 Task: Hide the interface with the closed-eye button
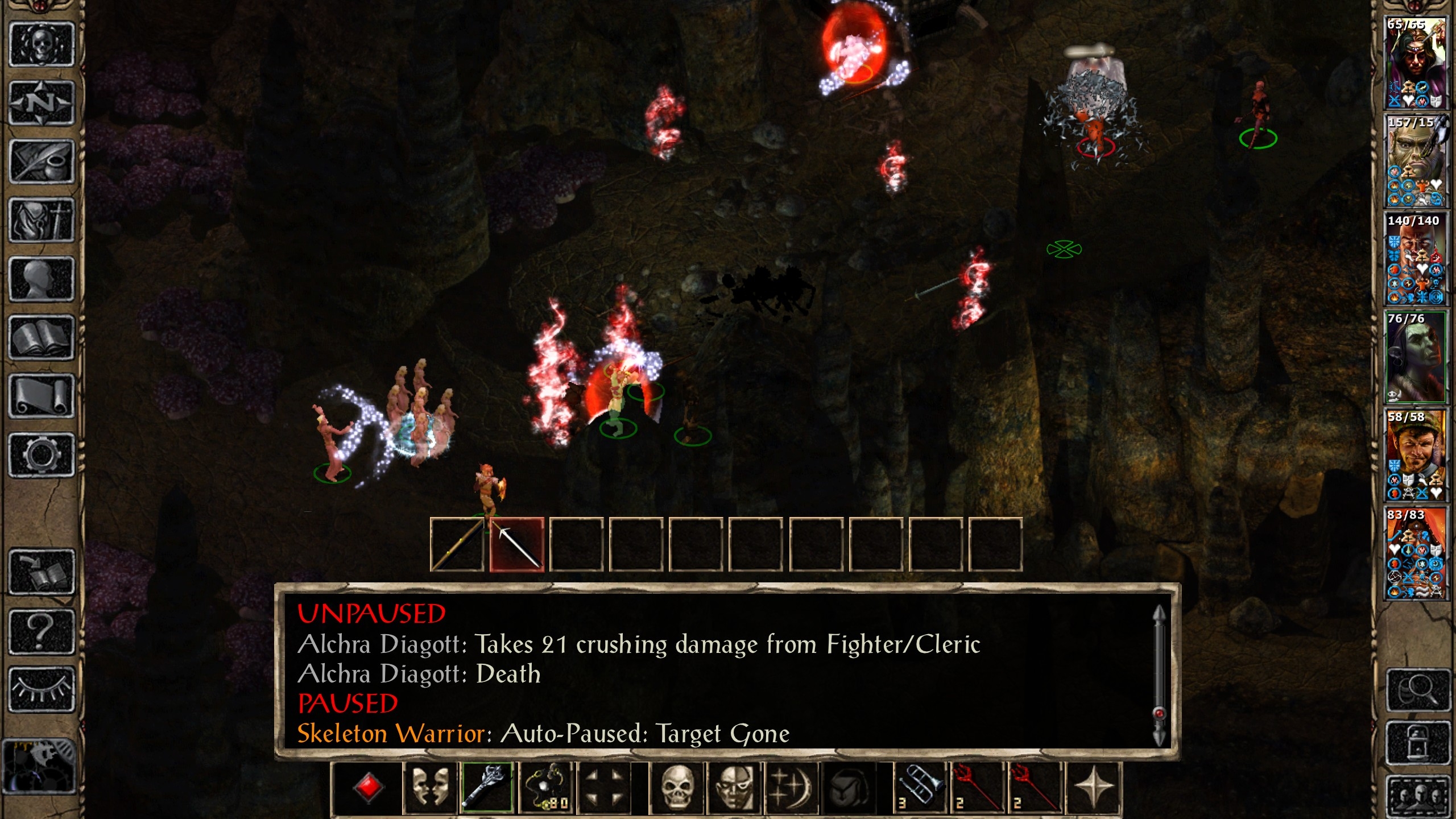tap(41, 689)
